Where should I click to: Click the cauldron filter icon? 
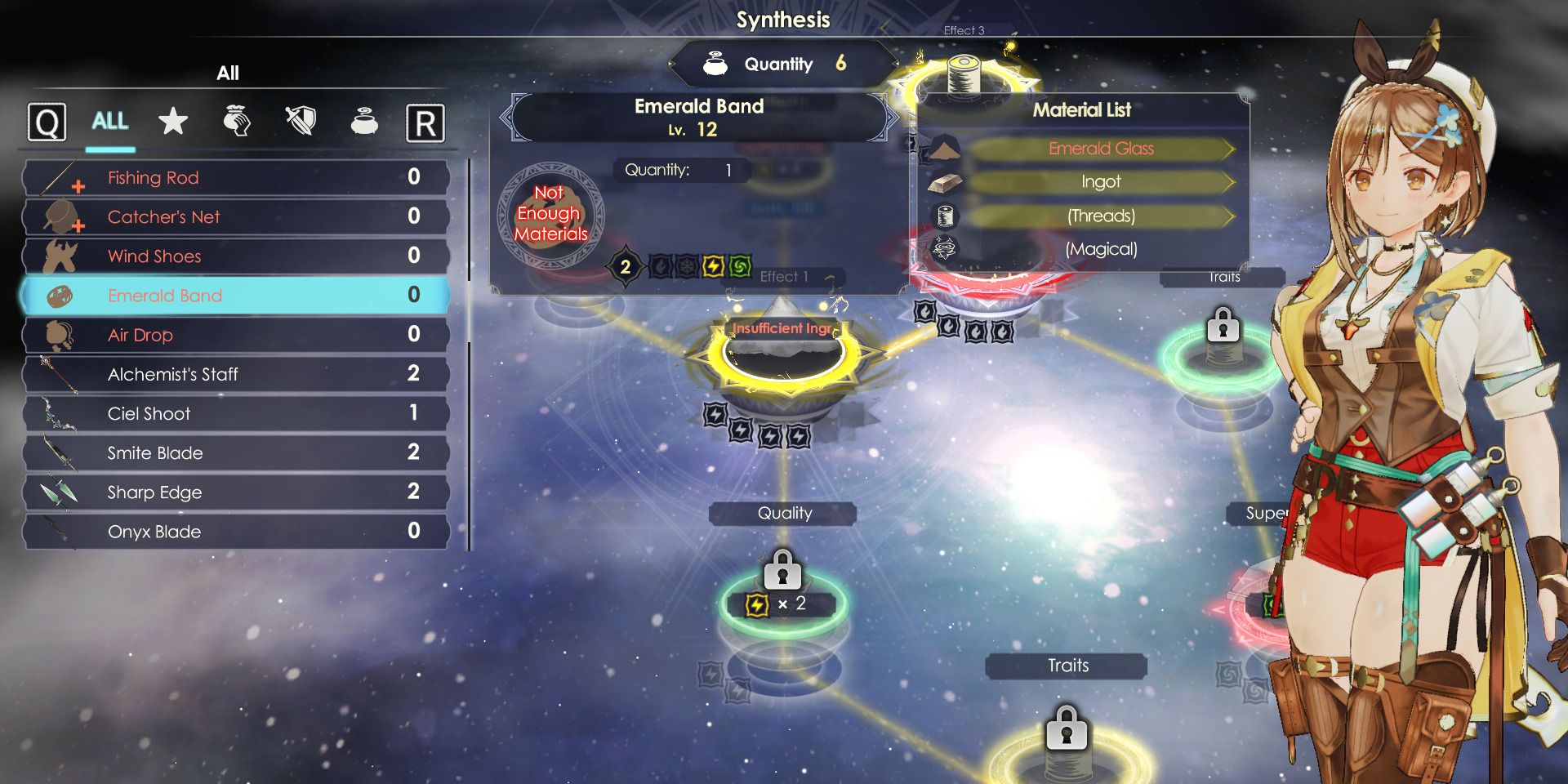pos(364,122)
